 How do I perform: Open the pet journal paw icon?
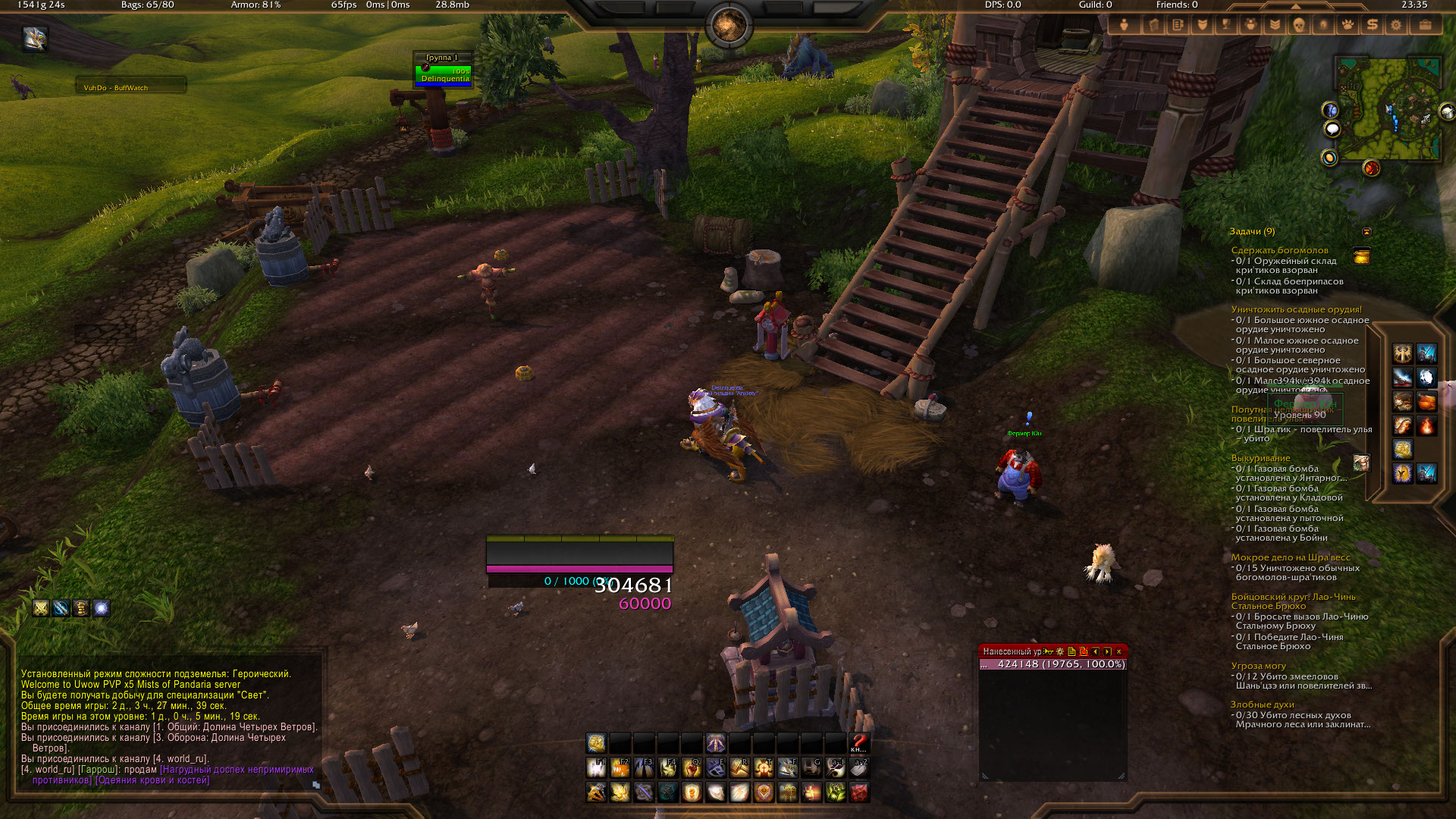tap(1348, 25)
